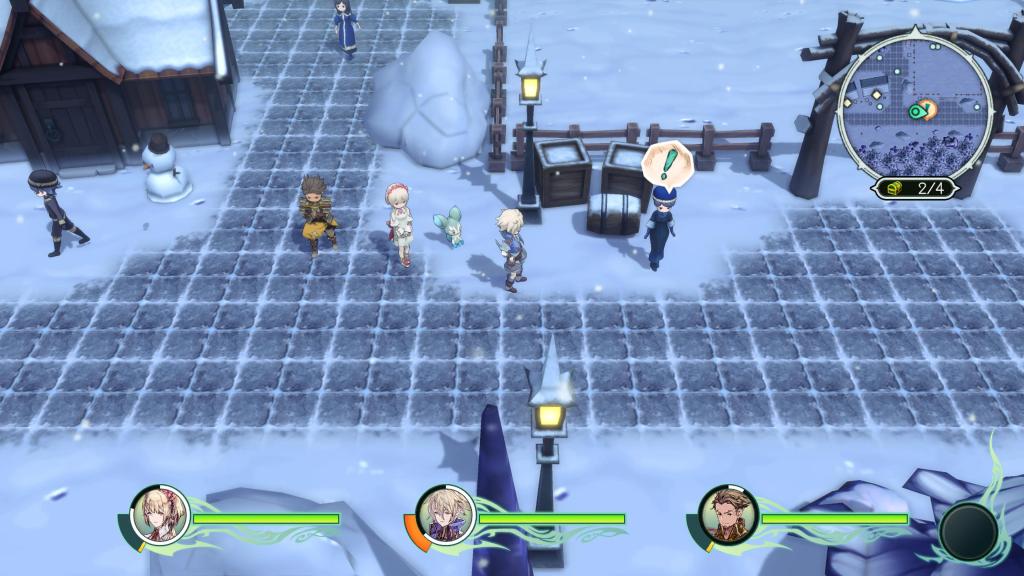Select the blonde girl's party portrait

[x=160, y=515]
